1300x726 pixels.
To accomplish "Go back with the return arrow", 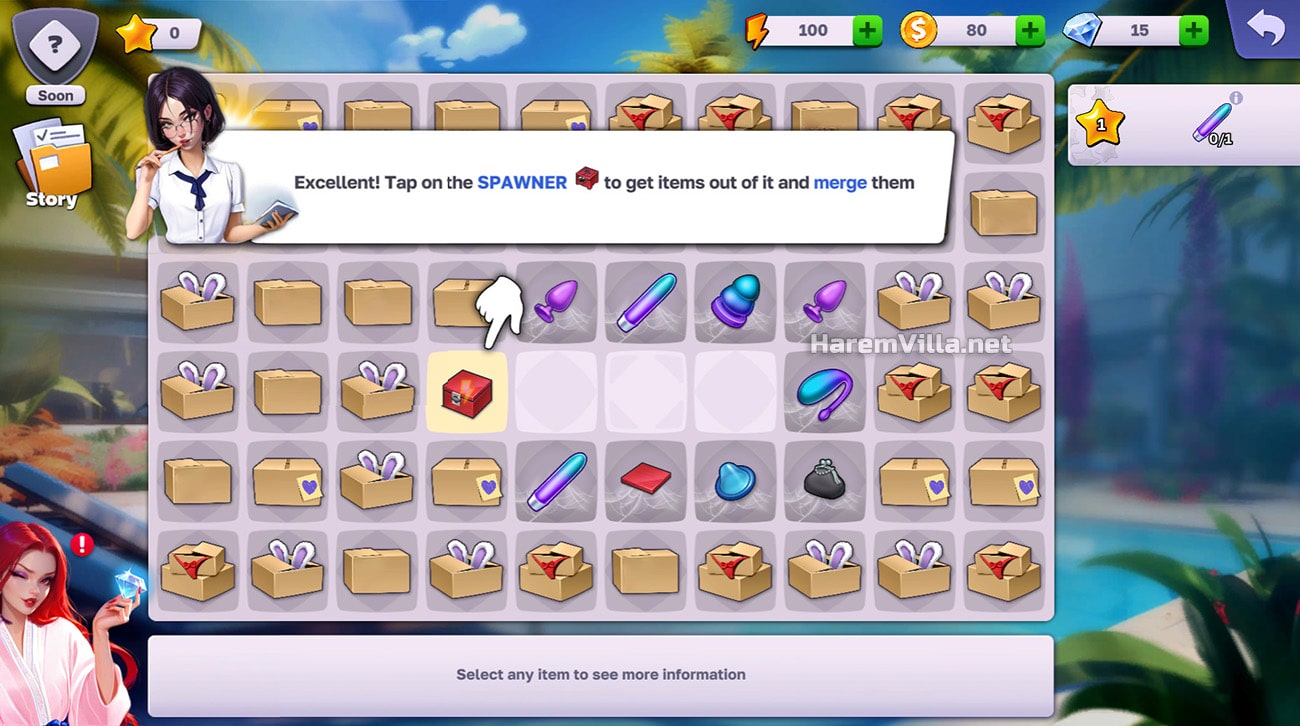I will coord(1265,30).
